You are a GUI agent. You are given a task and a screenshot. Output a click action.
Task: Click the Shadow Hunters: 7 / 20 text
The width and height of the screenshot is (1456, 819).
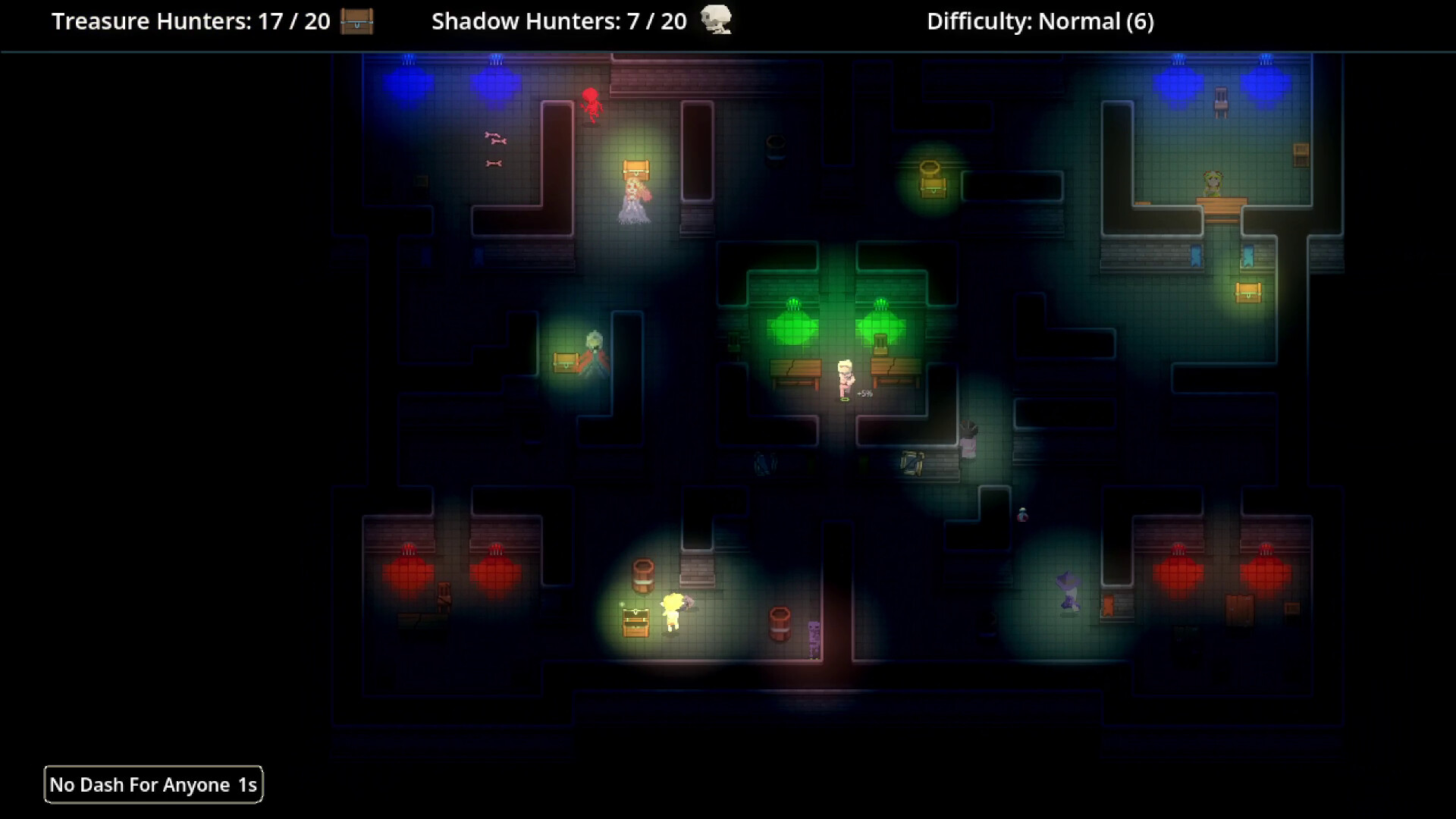click(x=559, y=21)
